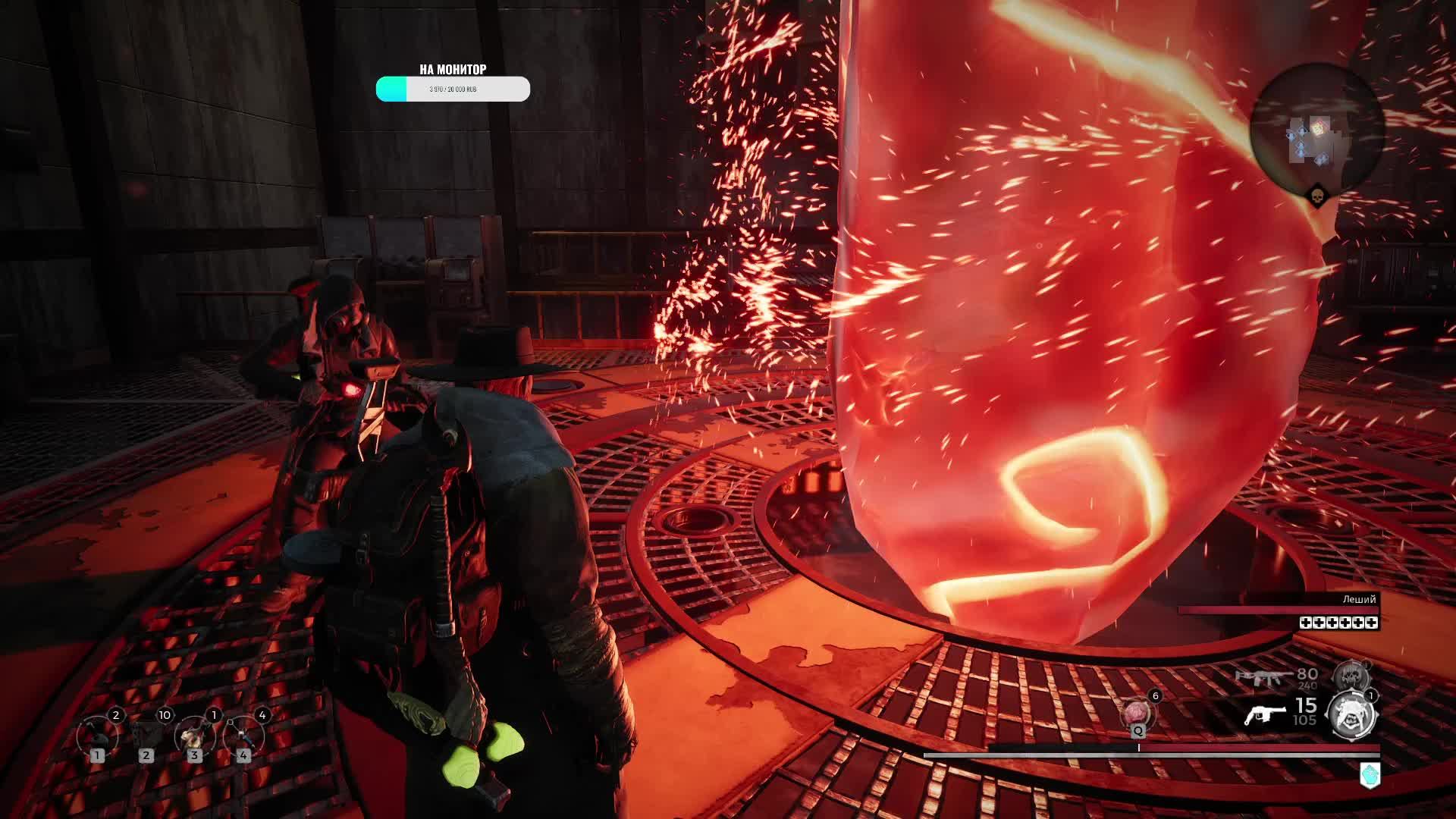
Task: Click the cyan shield badge icon
Action: click(1370, 775)
